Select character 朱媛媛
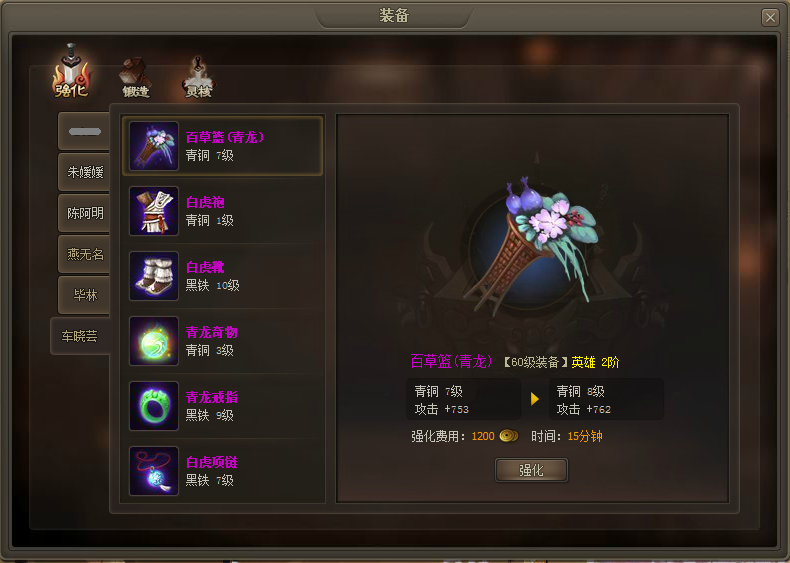This screenshot has height=563, width=790. [84, 172]
